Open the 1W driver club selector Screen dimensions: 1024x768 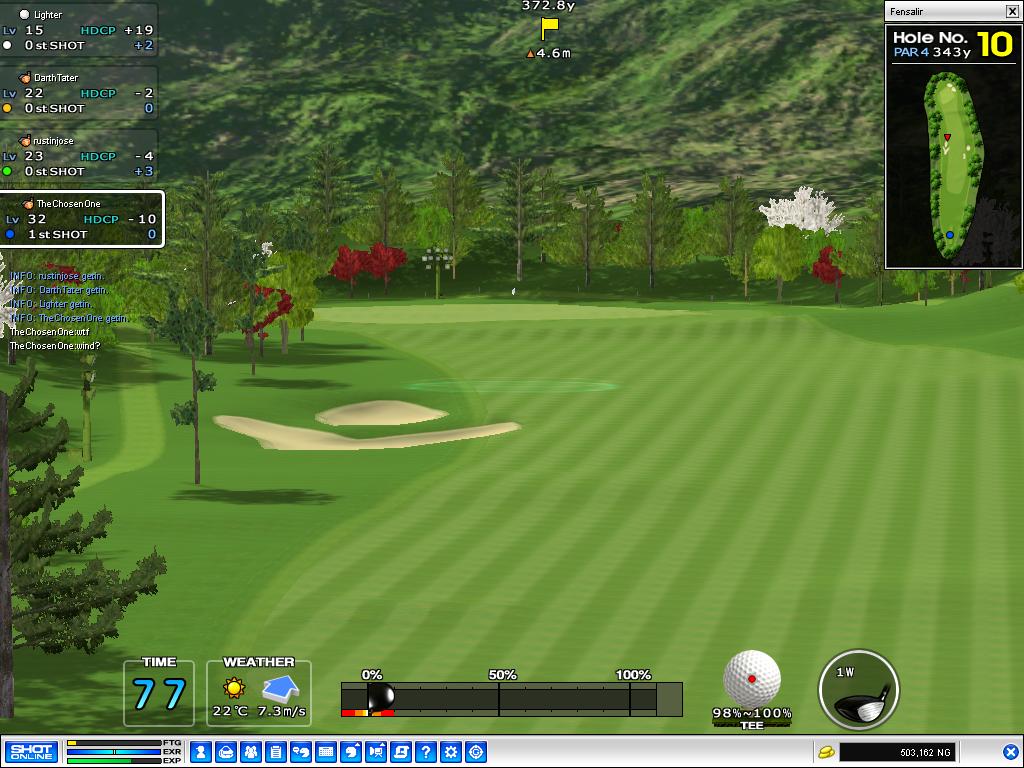tap(858, 690)
